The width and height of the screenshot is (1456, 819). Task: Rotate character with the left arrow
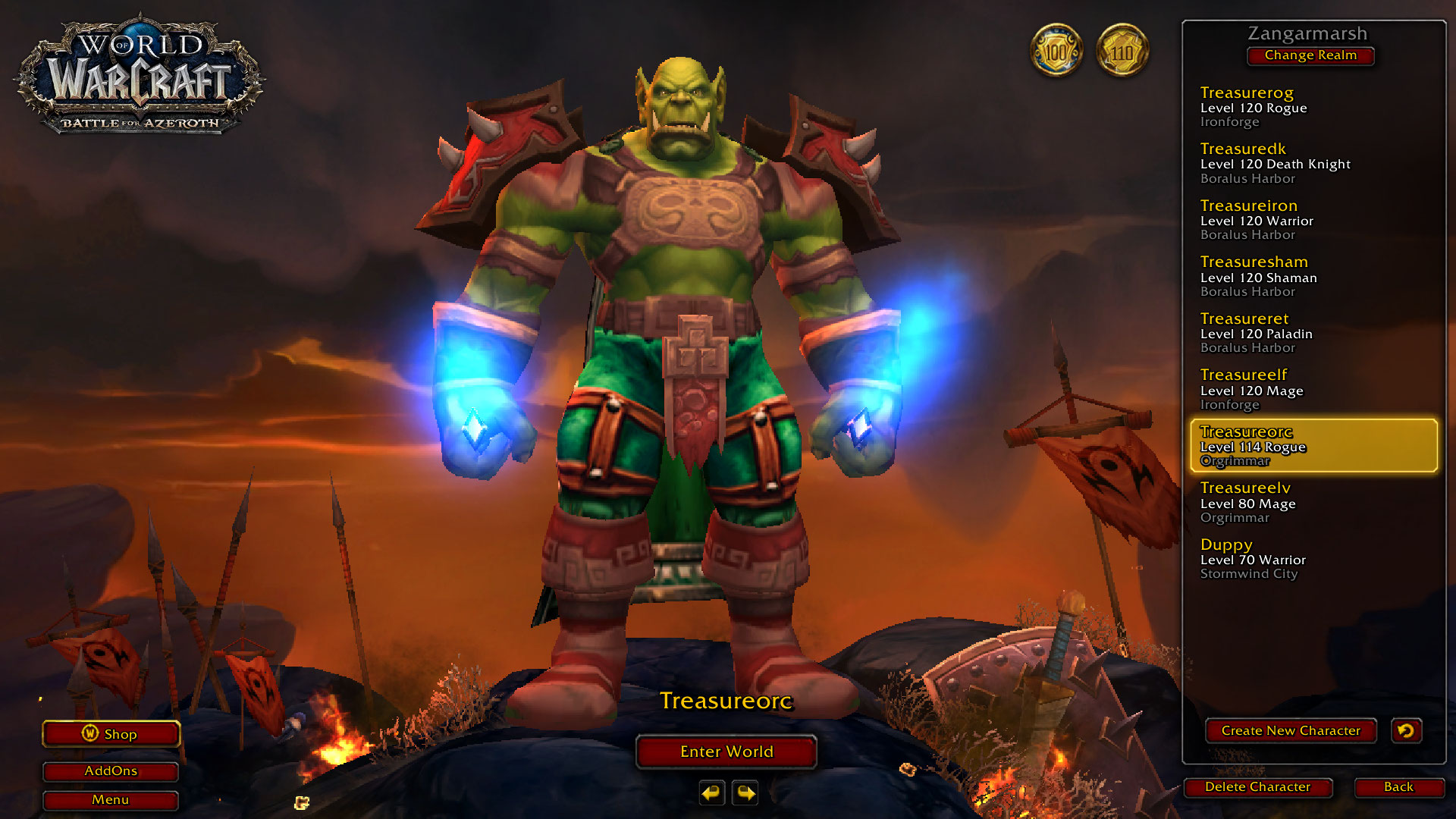[711, 793]
